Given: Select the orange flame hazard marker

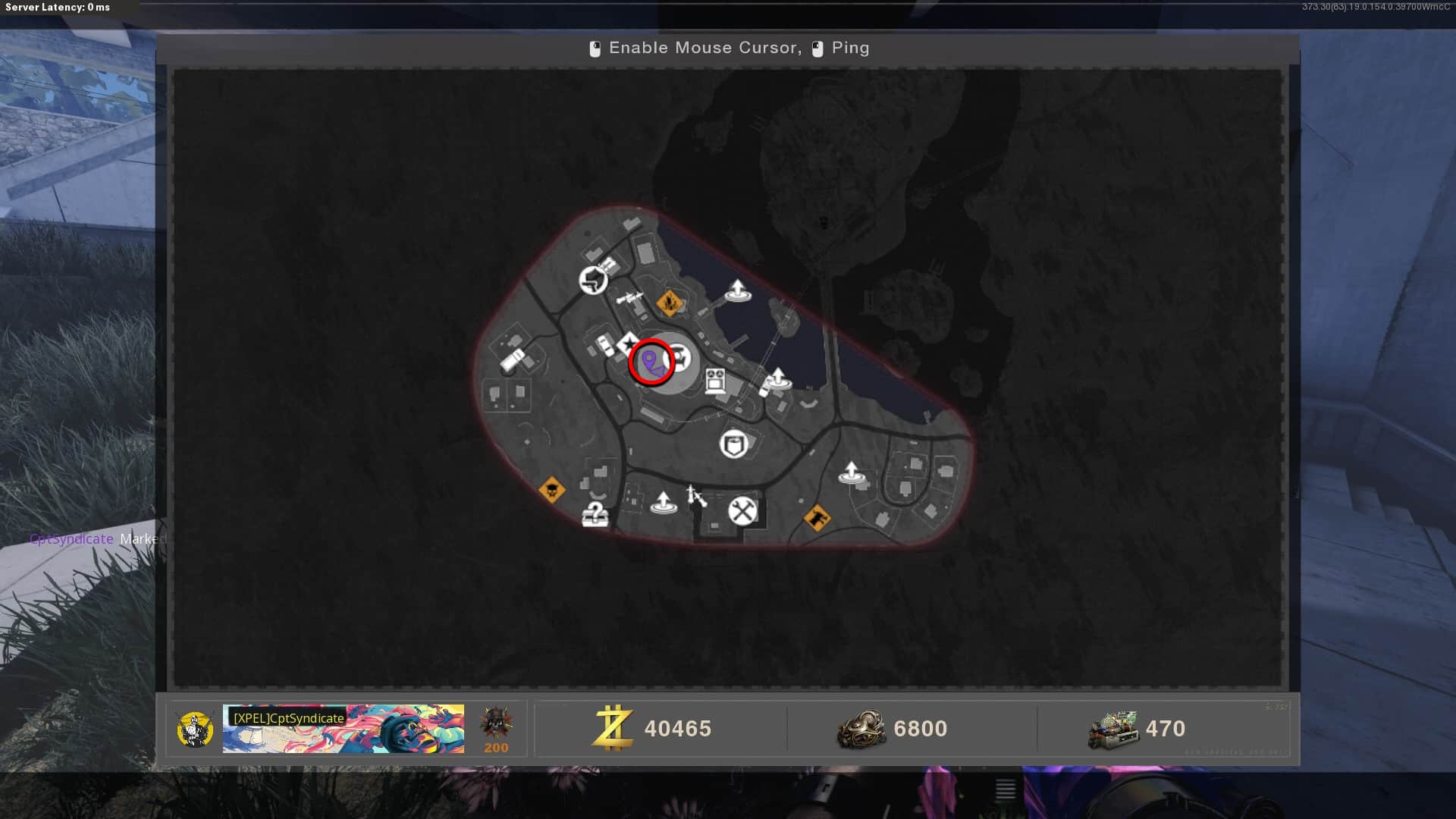Looking at the screenshot, I should tap(669, 303).
